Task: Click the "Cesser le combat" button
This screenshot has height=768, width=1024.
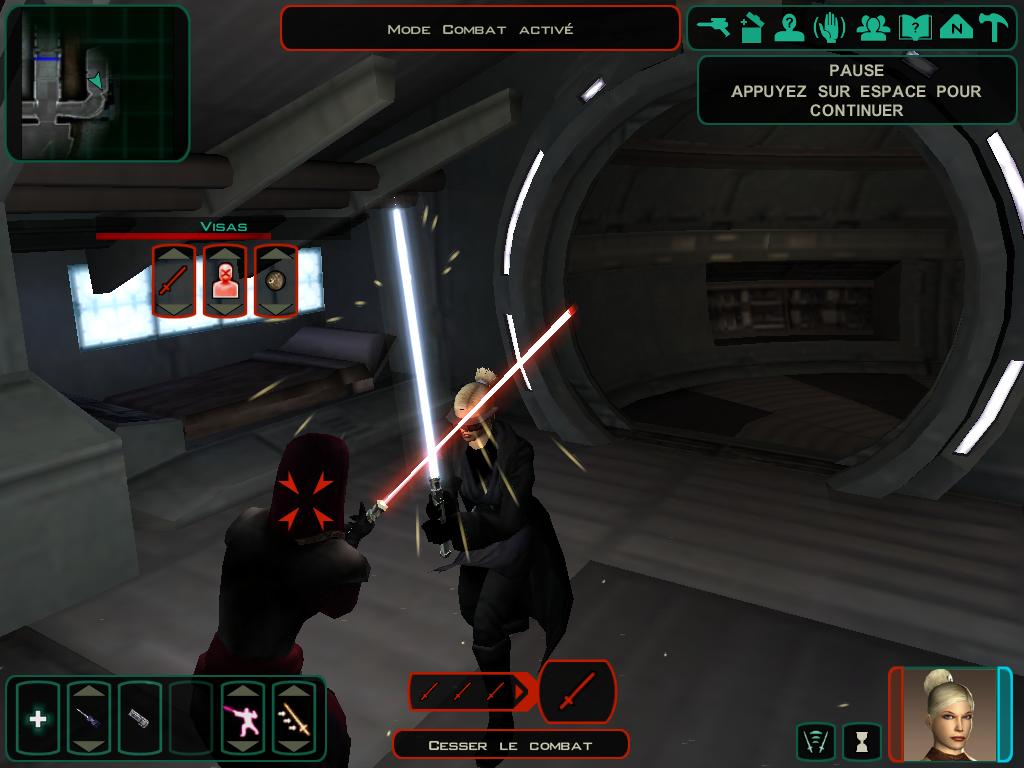Action: pos(510,745)
